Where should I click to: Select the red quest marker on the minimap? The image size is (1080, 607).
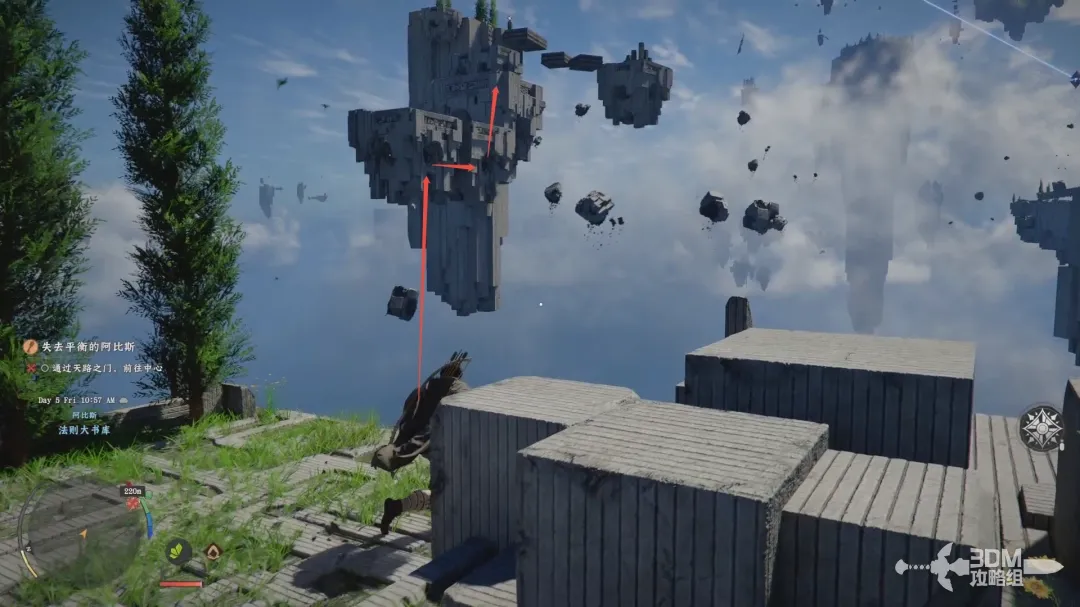pyautogui.click(x=133, y=504)
